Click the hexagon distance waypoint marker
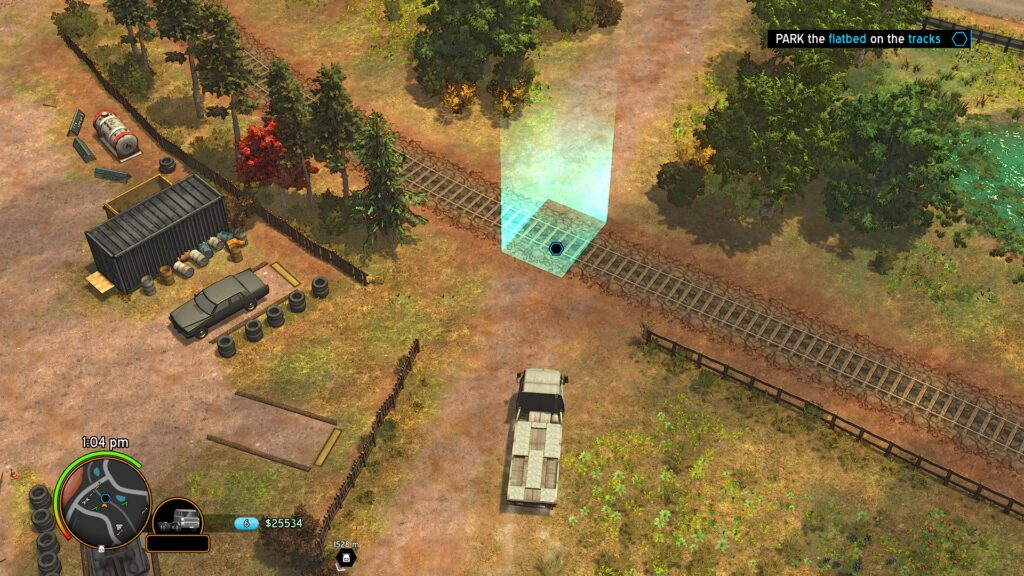Screen dimensions: 1024x576 coord(347,558)
